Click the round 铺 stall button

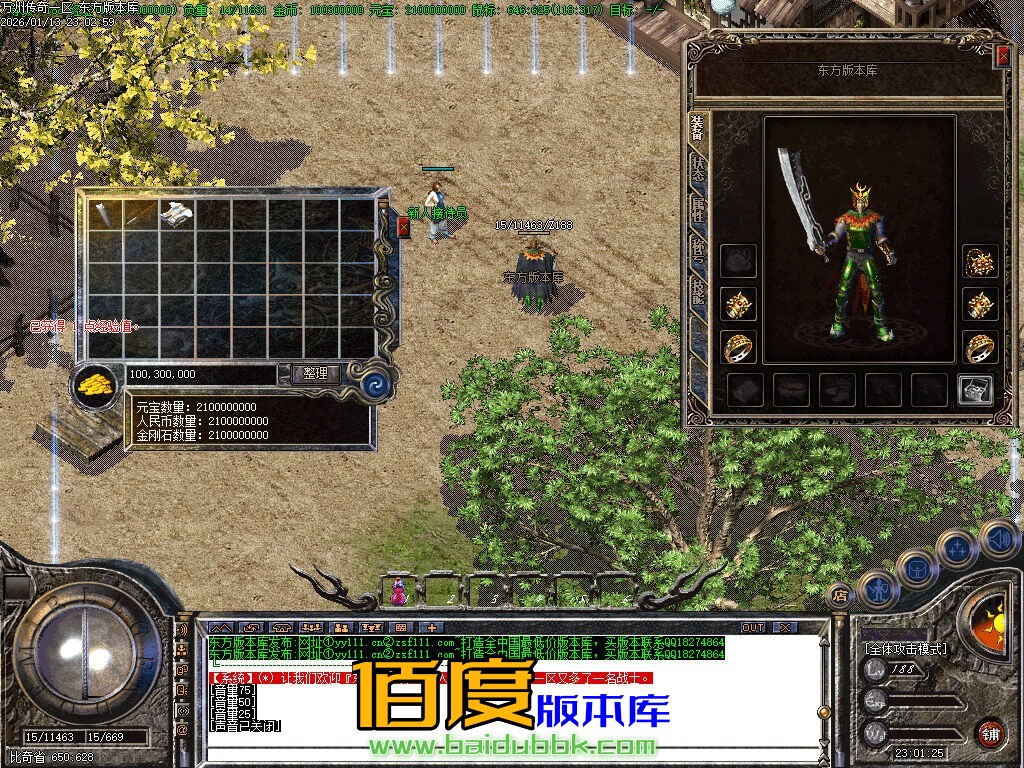990,733
